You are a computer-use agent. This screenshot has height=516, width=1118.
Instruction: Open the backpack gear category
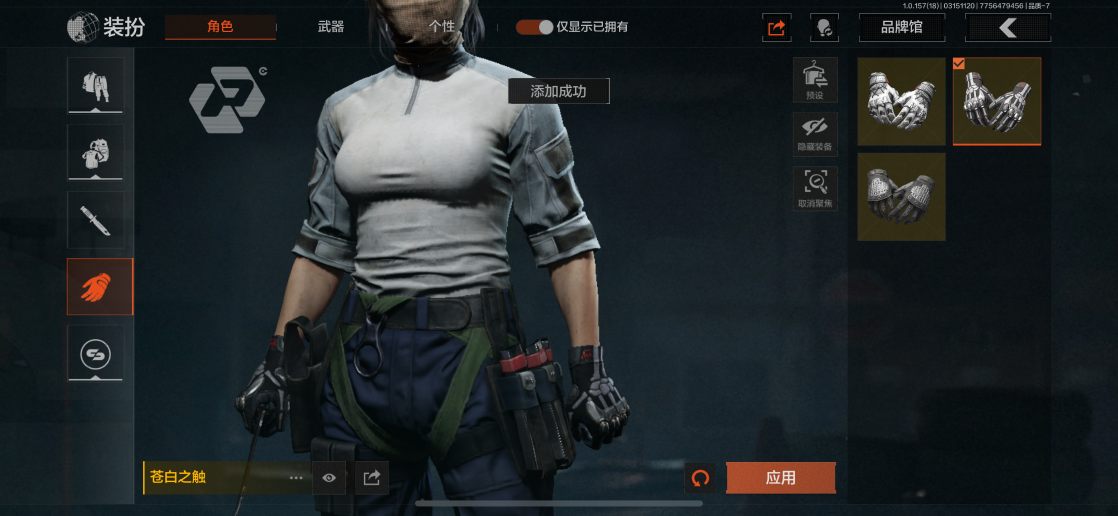pos(96,152)
